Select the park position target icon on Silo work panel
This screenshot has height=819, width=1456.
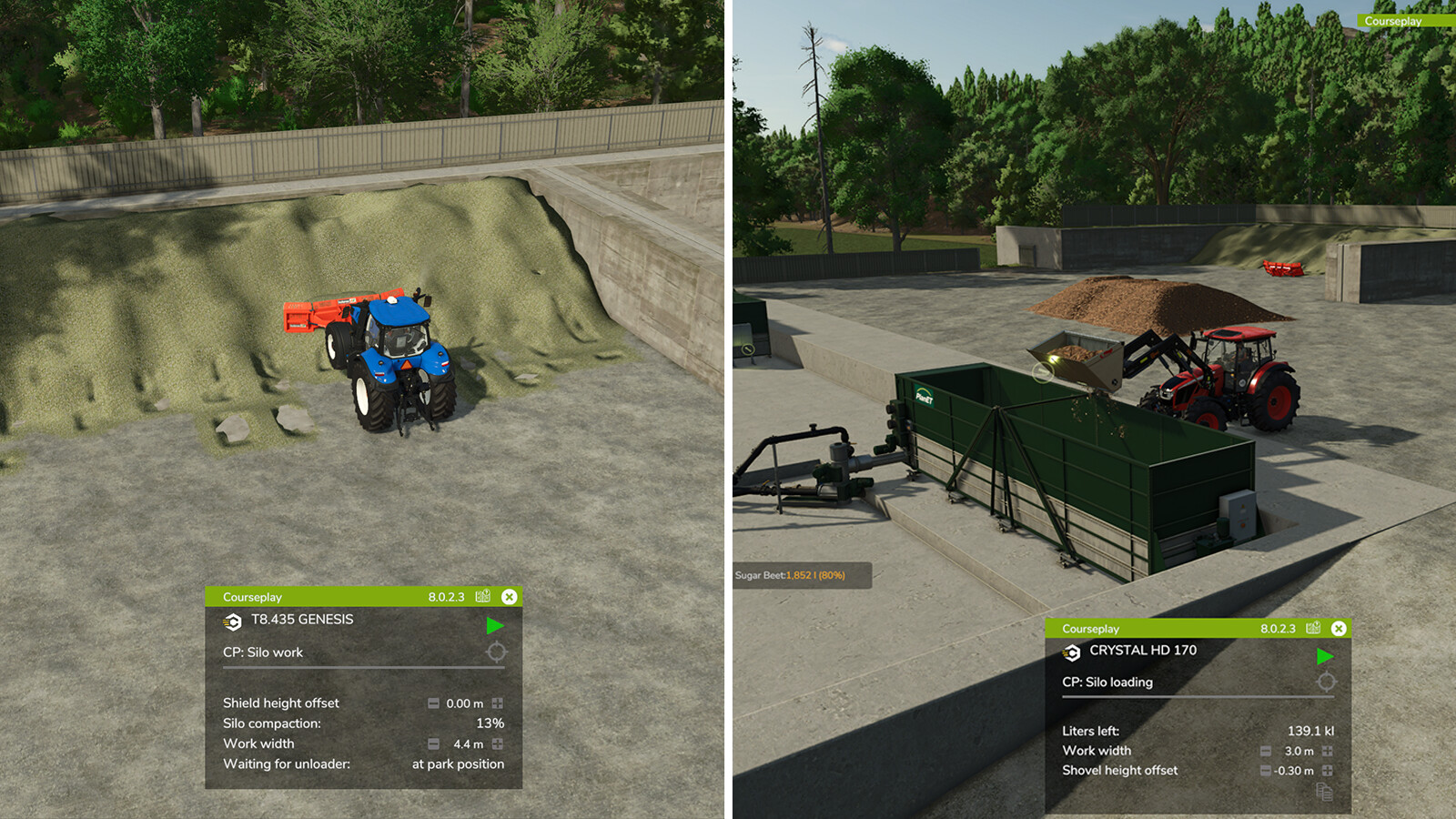[x=494, y=652]
